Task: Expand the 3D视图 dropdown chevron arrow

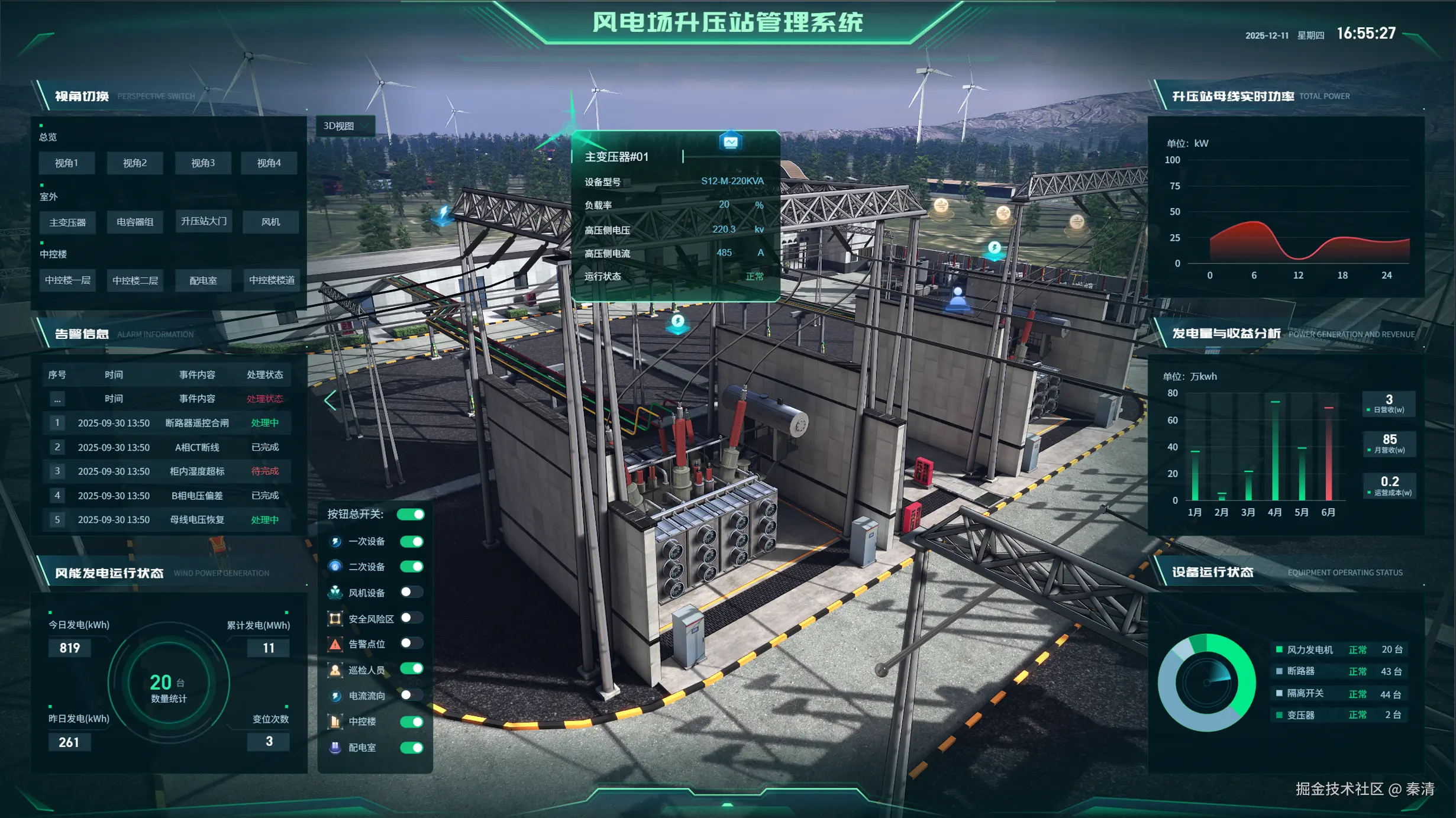Action: (366, 125)
